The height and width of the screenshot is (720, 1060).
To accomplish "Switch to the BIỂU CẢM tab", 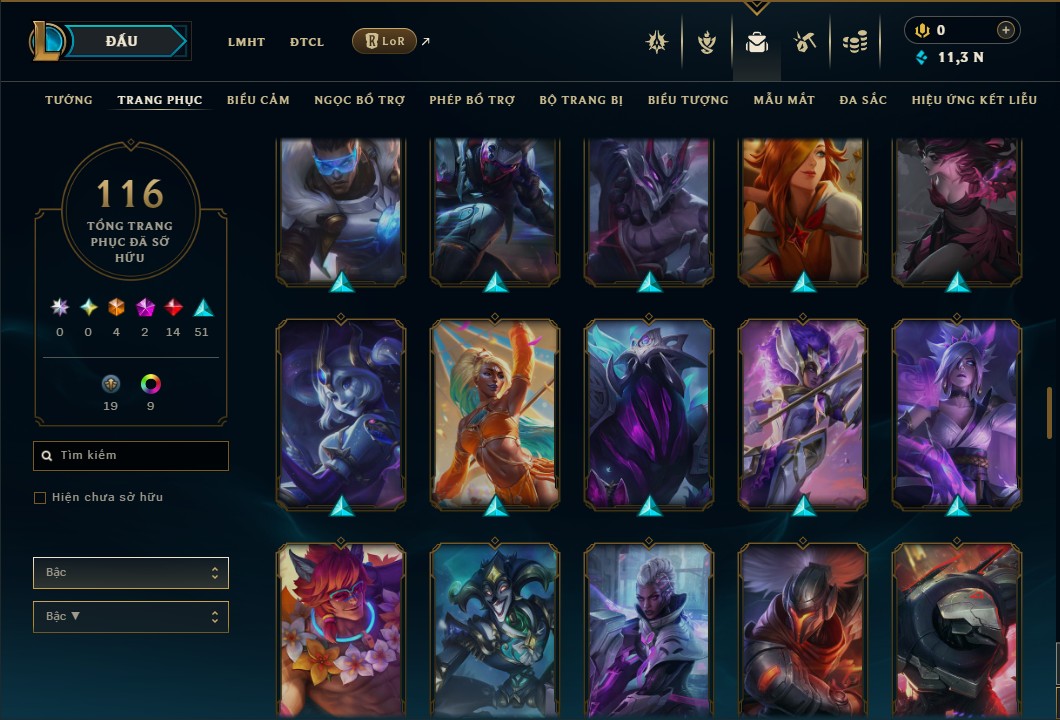I will pyautogui.click(x=258, y=100).
